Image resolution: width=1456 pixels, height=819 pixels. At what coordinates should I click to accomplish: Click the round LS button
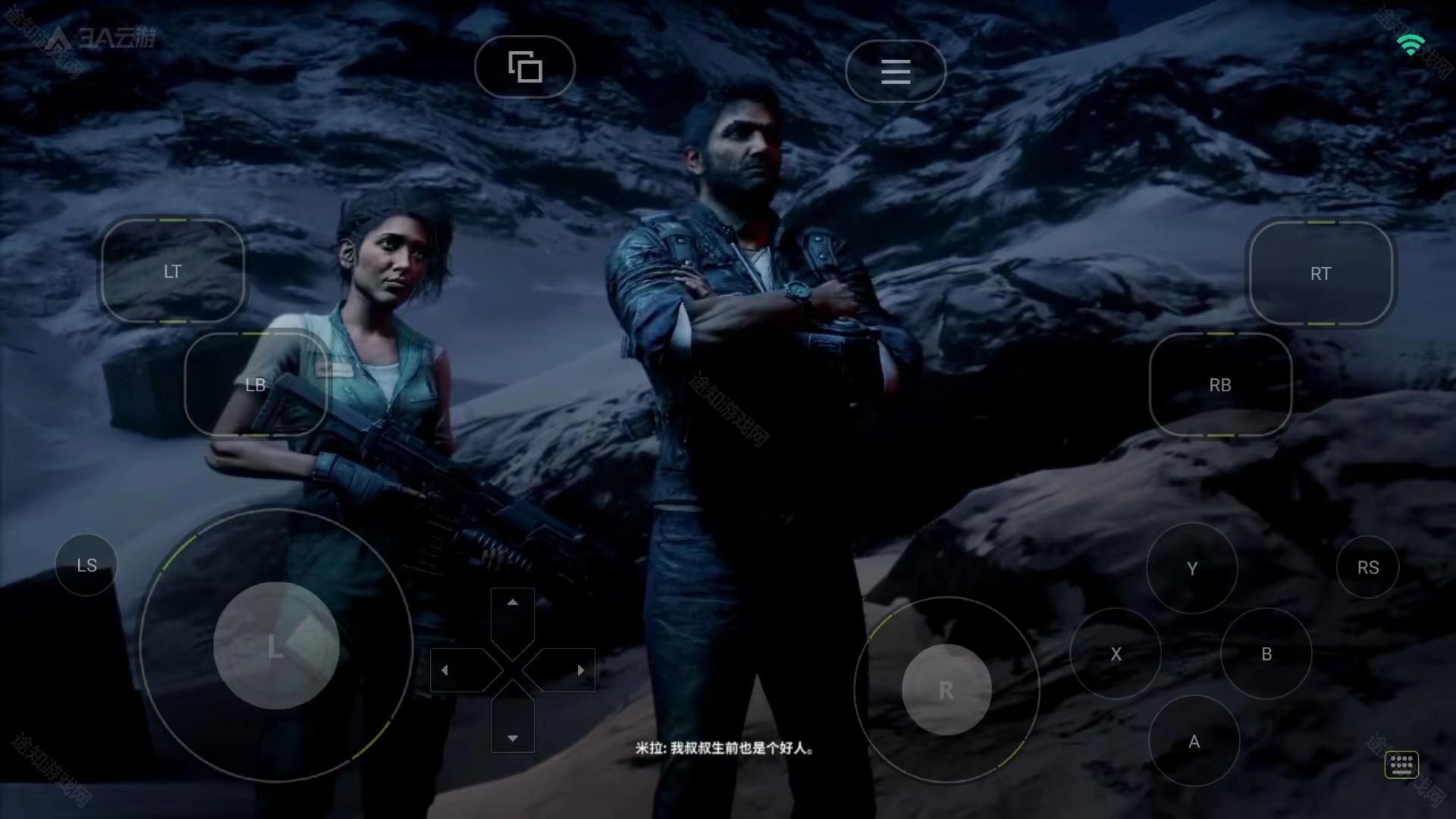click(86, 565)
